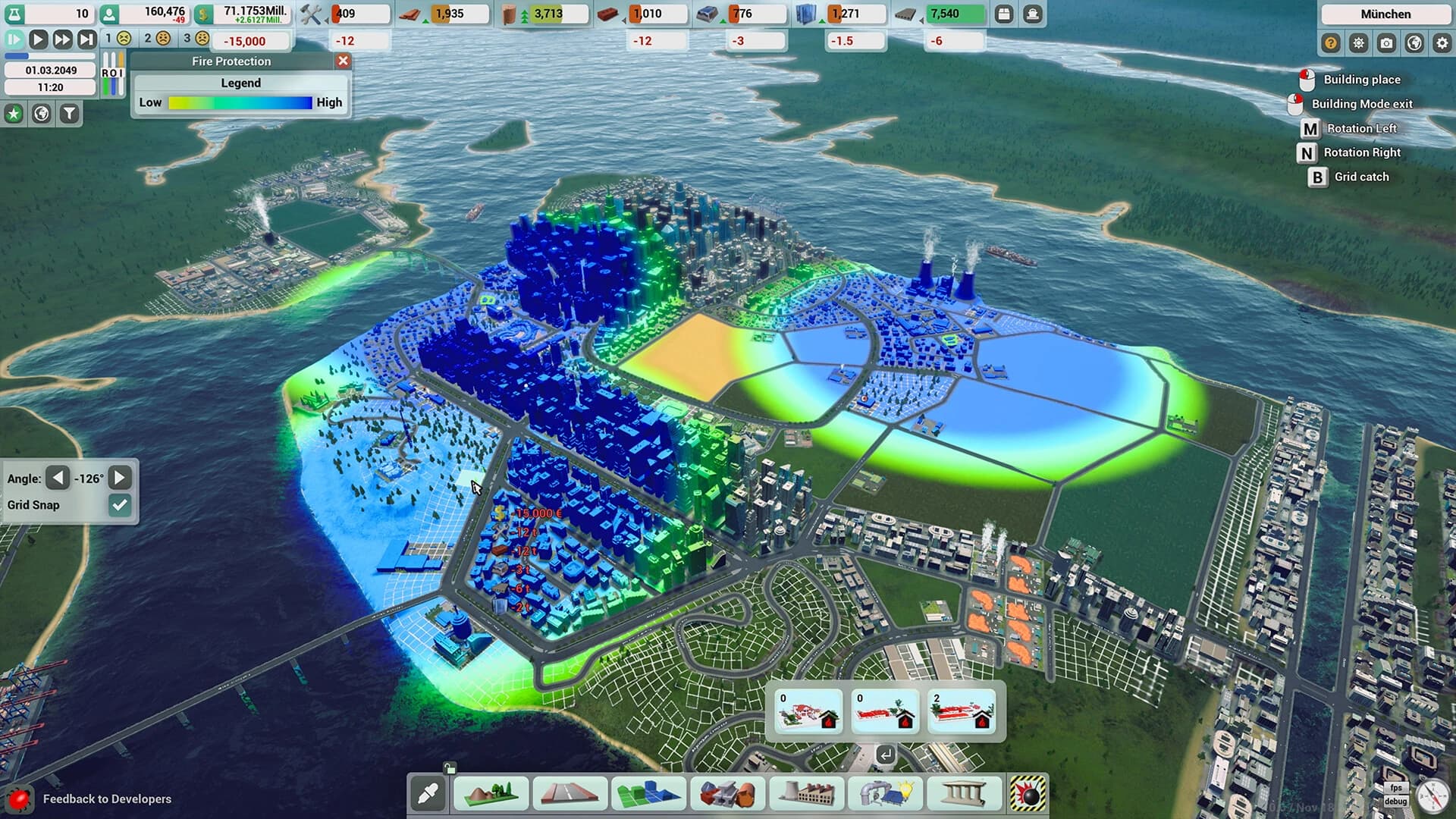
Task: Click the fps button bottom right
Action: click(1398, 786)
